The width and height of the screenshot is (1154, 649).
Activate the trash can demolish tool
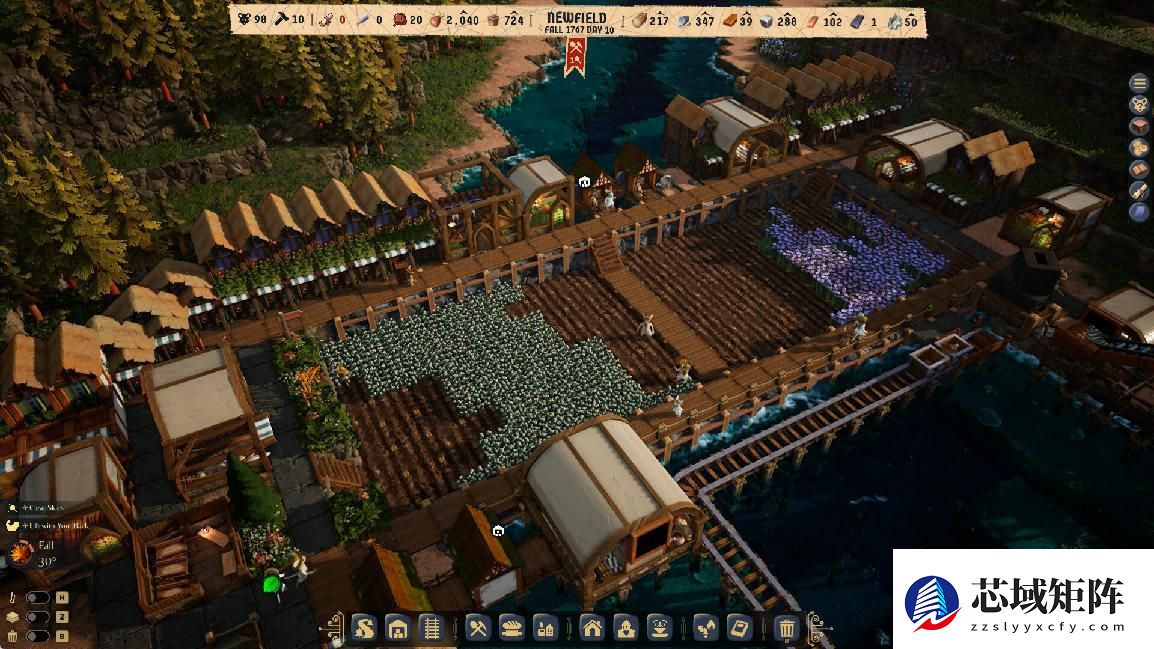click(787, 629)
